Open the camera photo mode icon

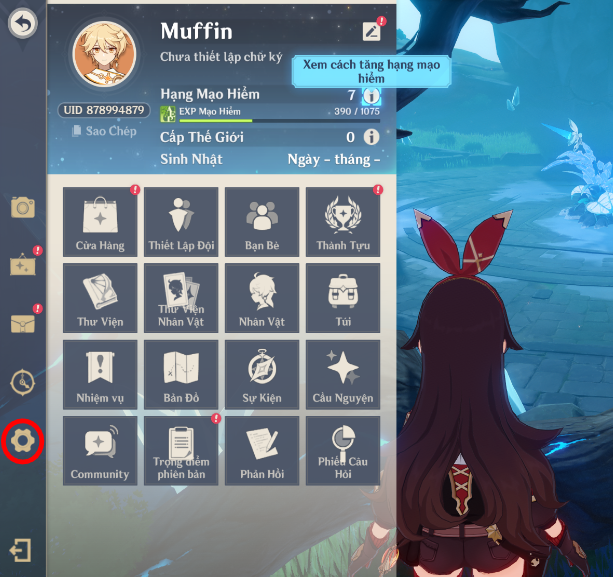point(23,207)
